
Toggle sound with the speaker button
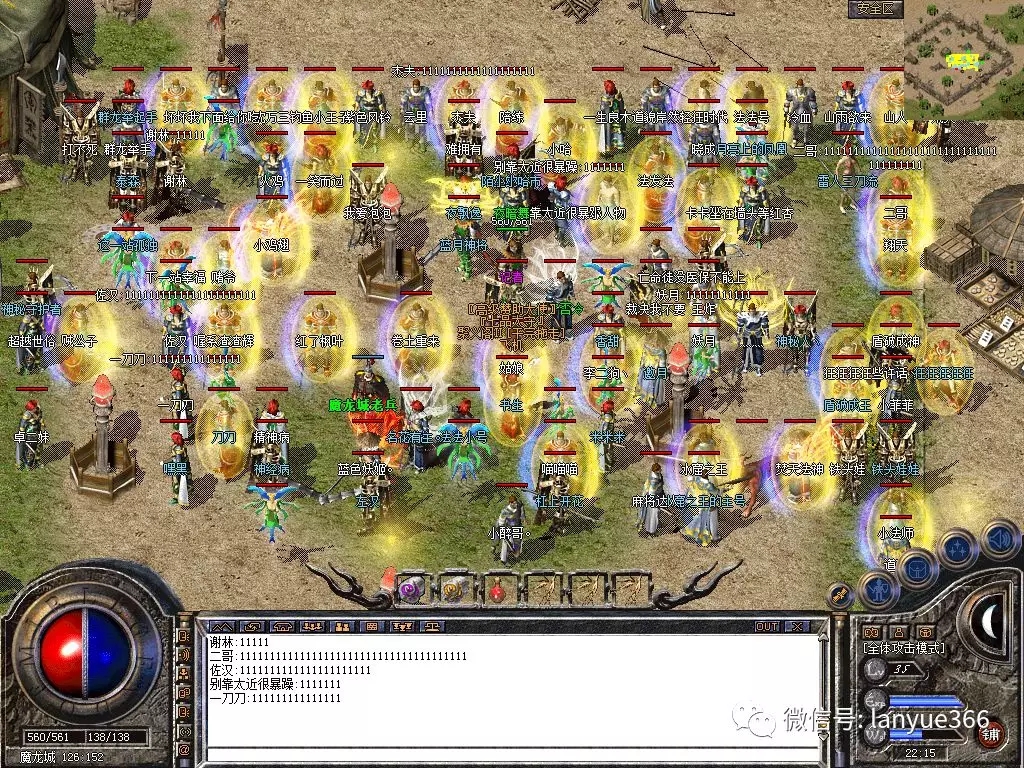coord(998,539)
